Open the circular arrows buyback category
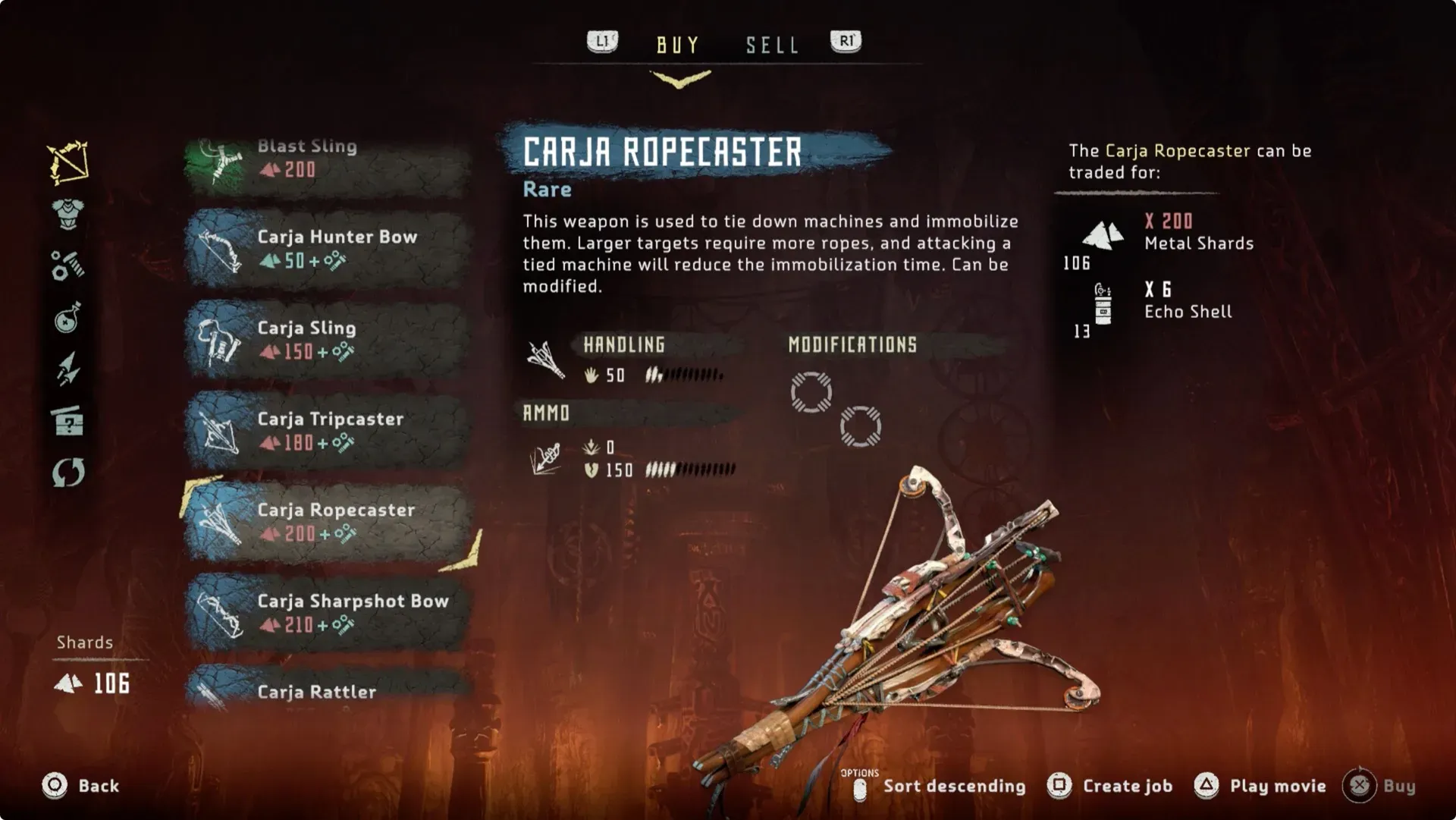The image size is (1456, 820). (x=68, y=473)
